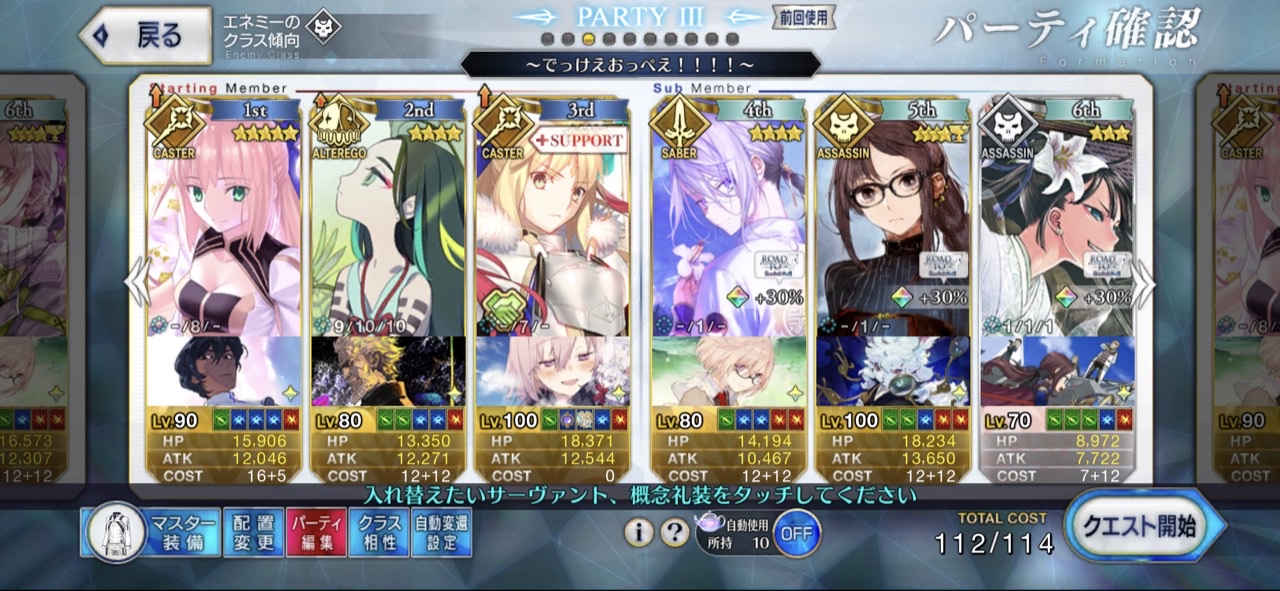Screen dimensions: 1280x591
Task: Open 自動変還設定 settings
Action: click(x=441, y=533)
